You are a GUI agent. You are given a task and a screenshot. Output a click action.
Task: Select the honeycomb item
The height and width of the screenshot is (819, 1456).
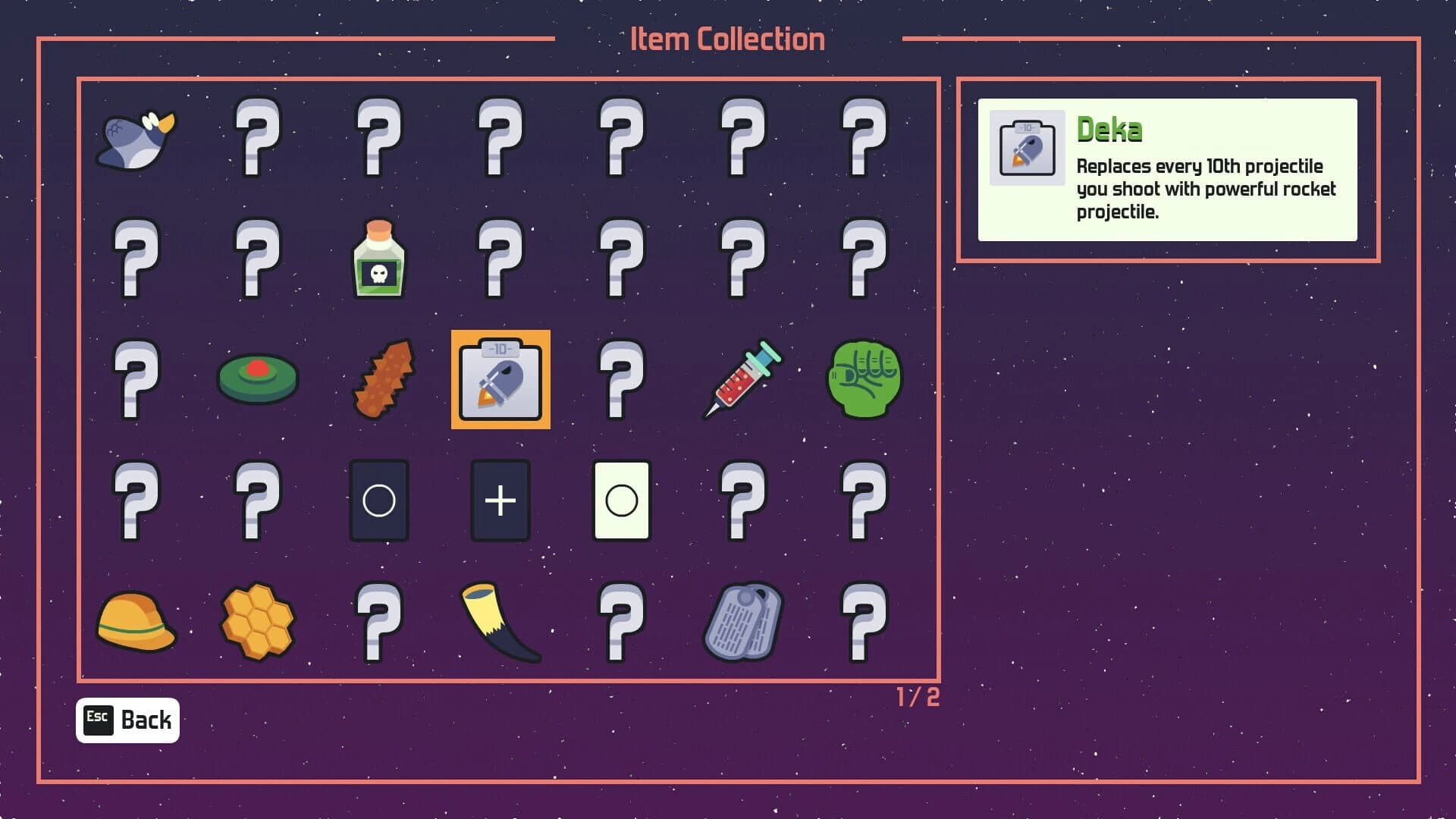[x=259, y=622]
